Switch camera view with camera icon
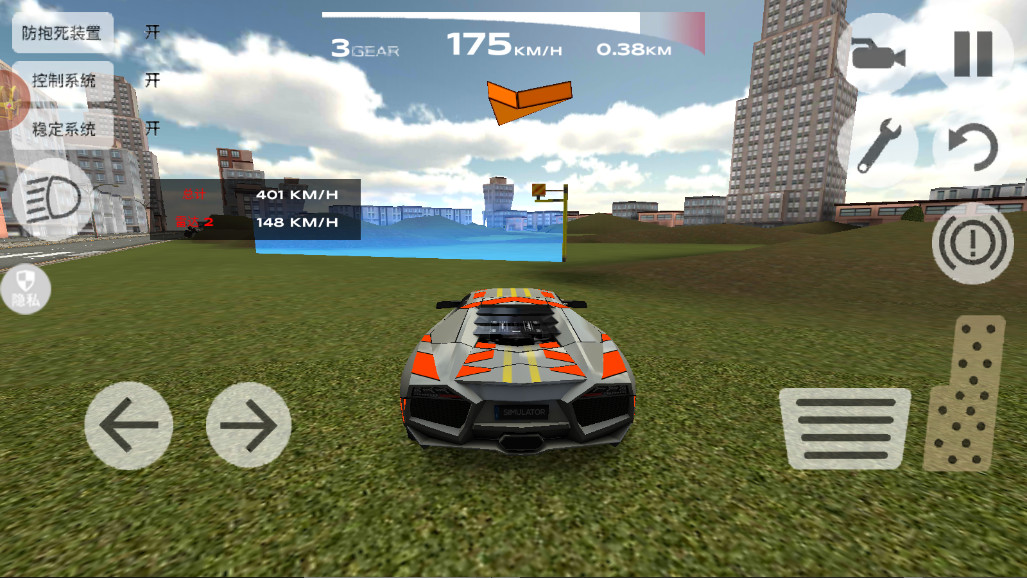Screen dimensions: 1027x578 point(877,54)
